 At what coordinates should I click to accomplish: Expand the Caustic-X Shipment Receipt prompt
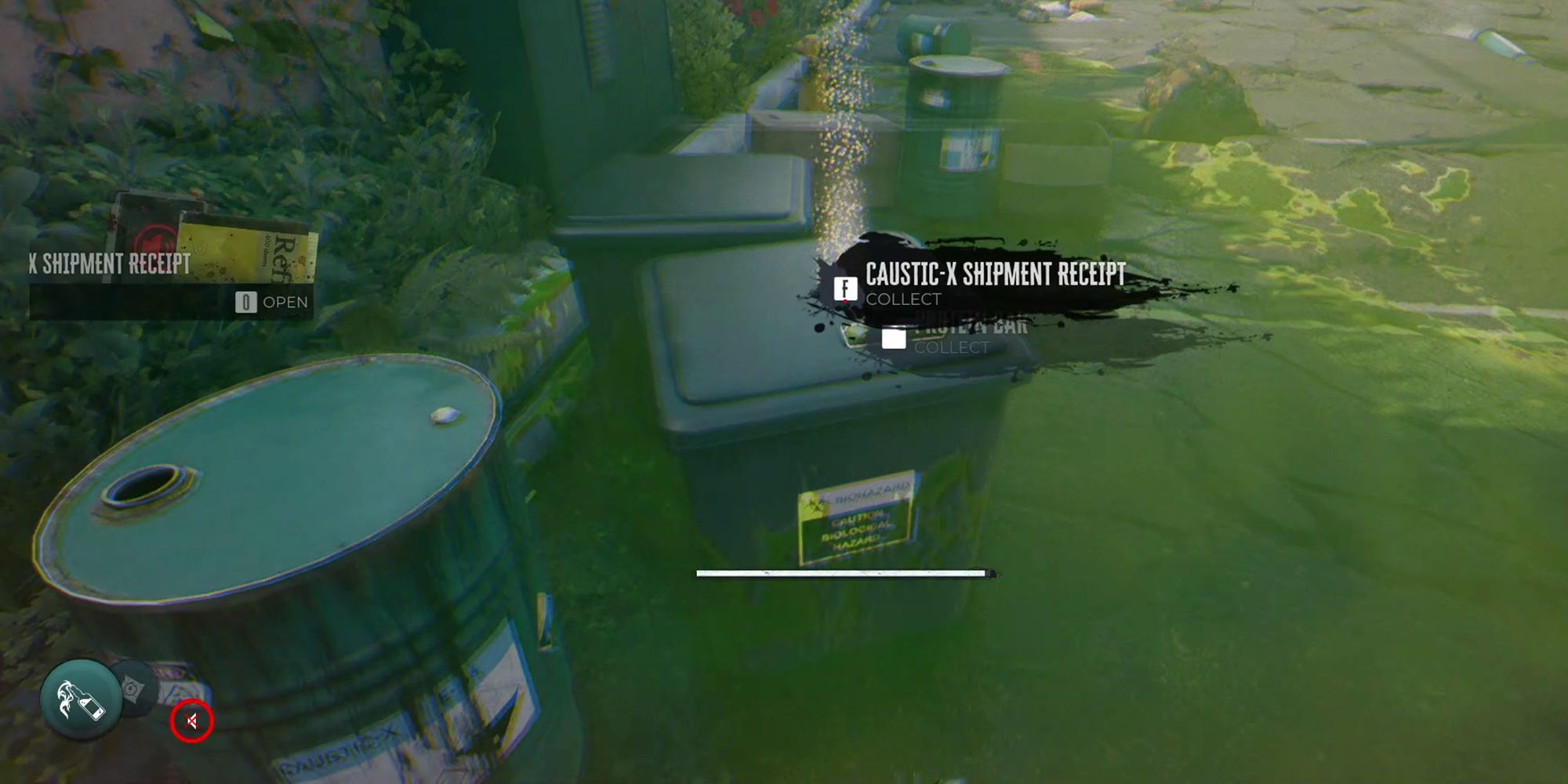pyautogui.click(x=994, y=274)
